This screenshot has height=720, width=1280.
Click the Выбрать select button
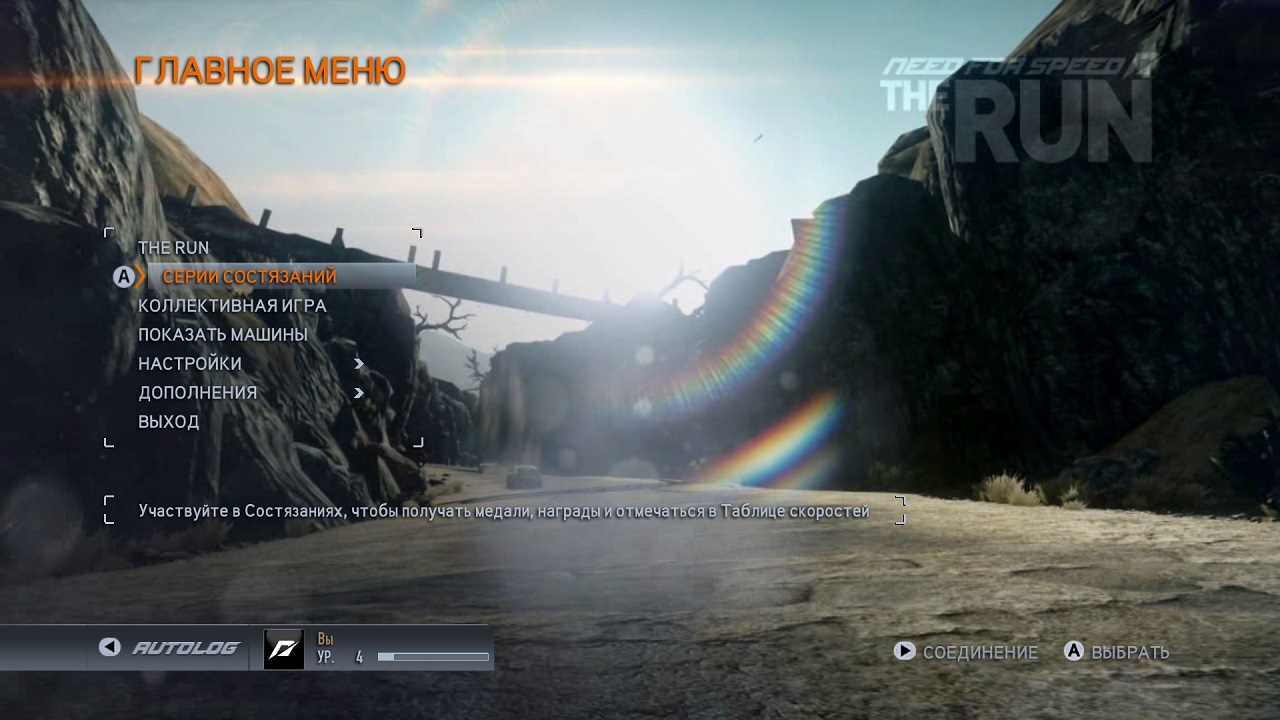(x=1116, y=652)
